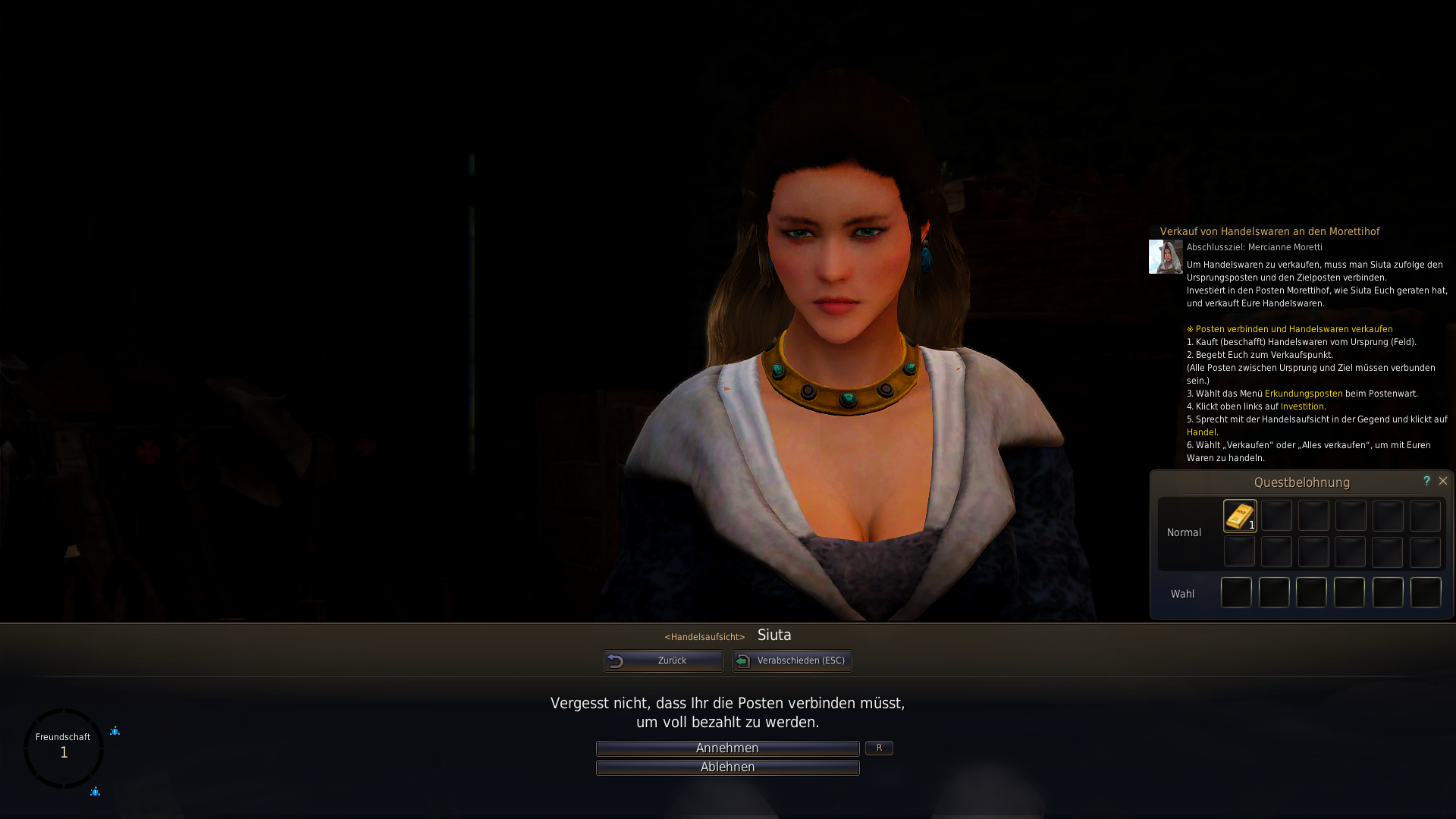The height and width of the screenshot is (819, 1456).
Task: Select the gold bar reward slot
Action: (1240, 516)
